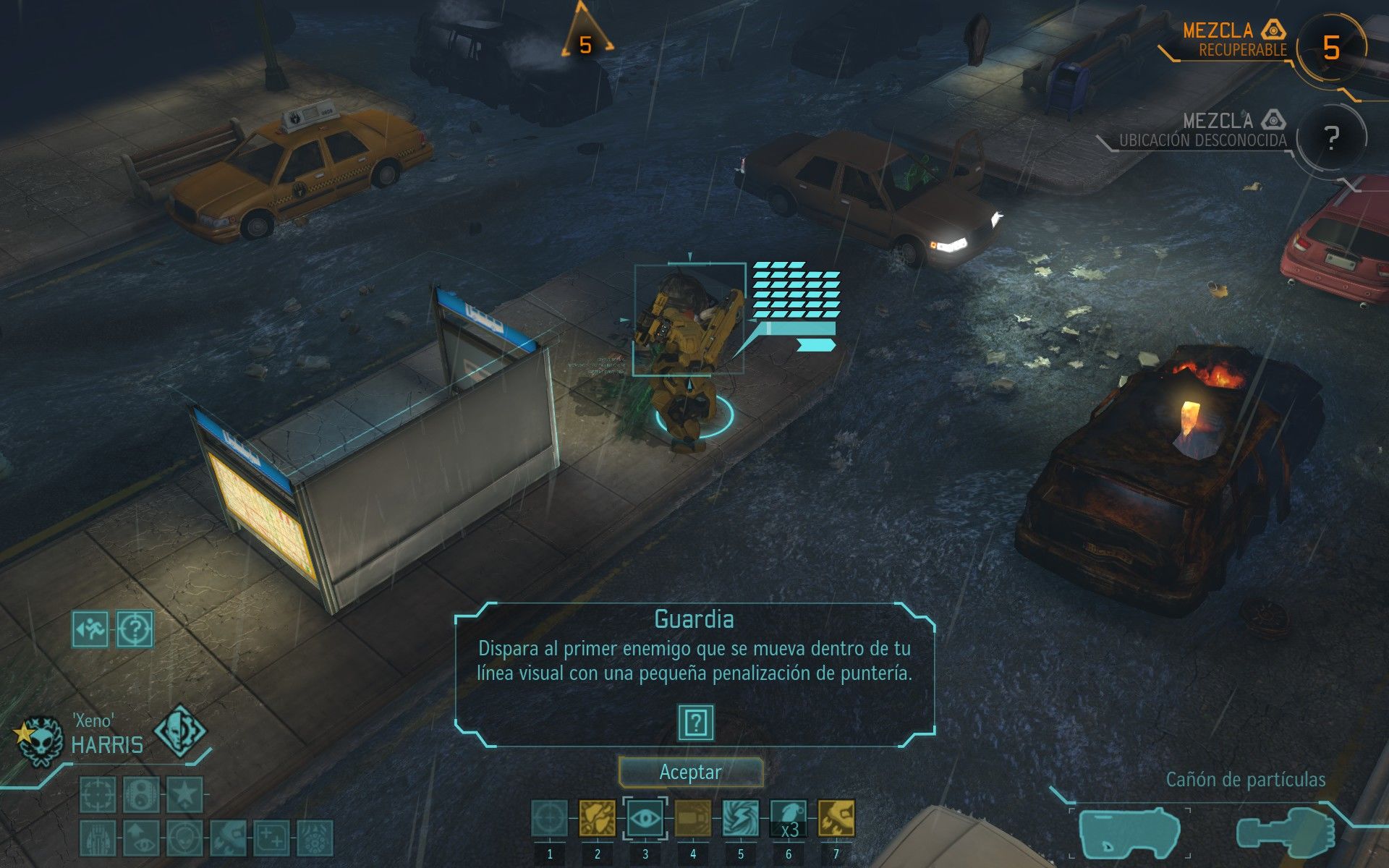Select the crosshair fire ability in slot 1
1389x868 pixels.
click(550, 819)
